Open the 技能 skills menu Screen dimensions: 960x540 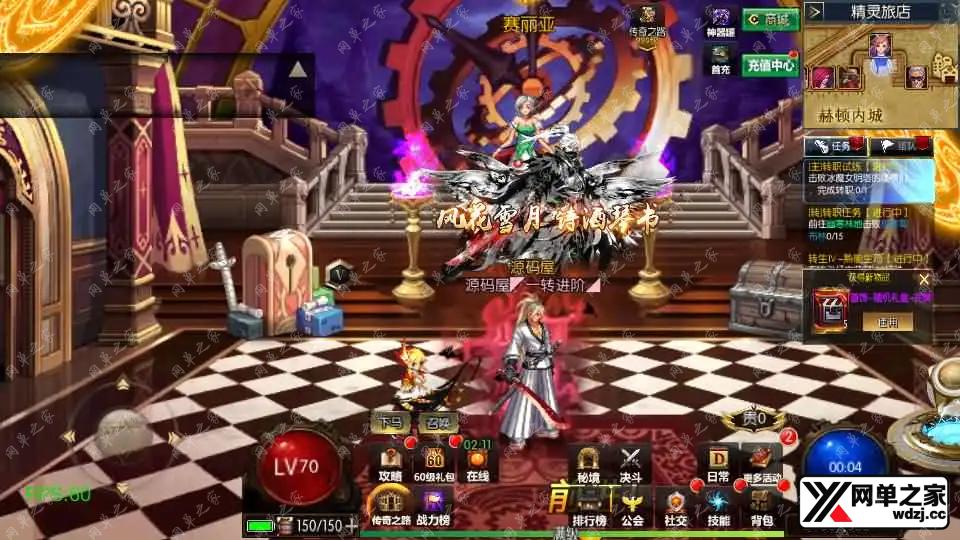(718, 507)
